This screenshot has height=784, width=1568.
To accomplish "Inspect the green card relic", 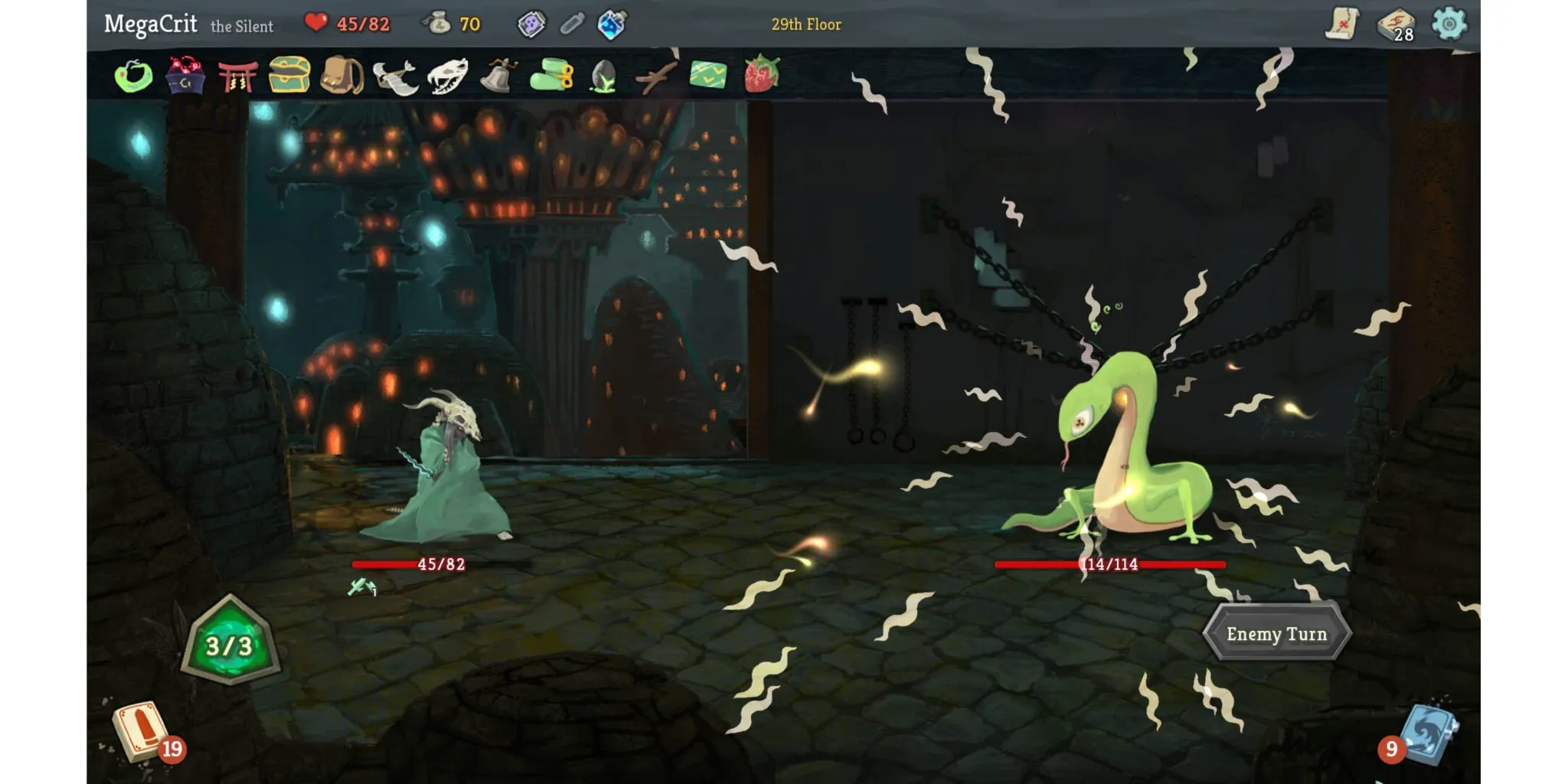I will click(708, 75).
